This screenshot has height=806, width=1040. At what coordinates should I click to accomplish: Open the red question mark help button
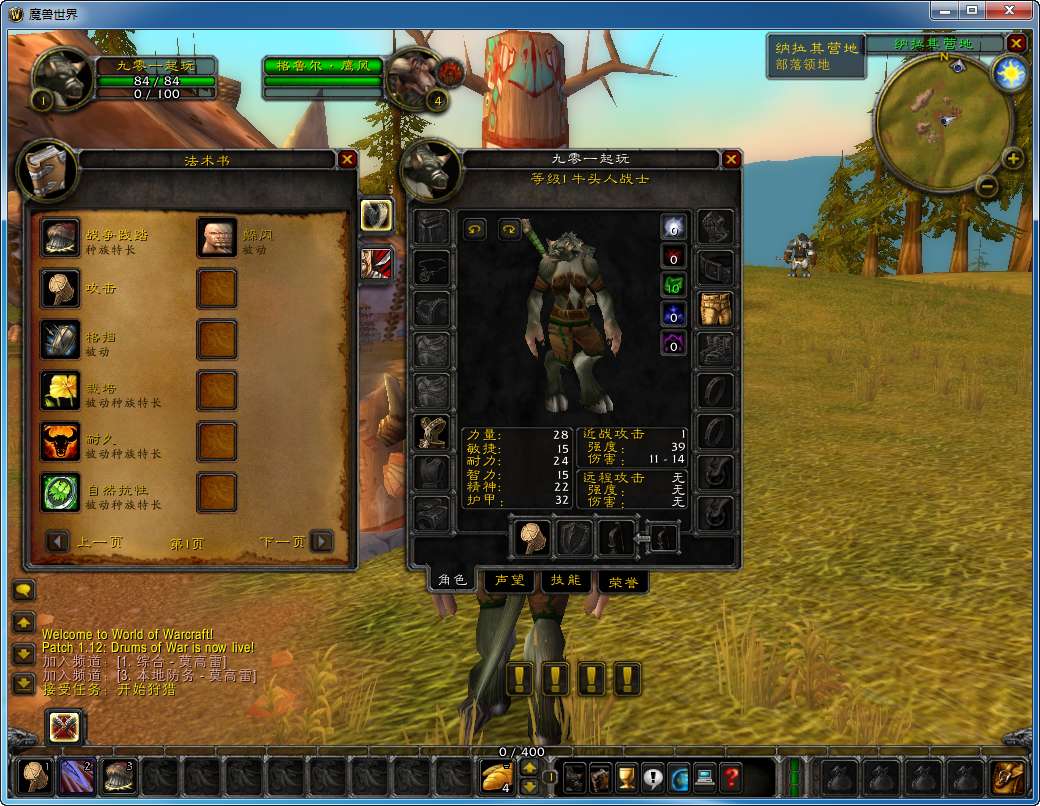point(731,776)
